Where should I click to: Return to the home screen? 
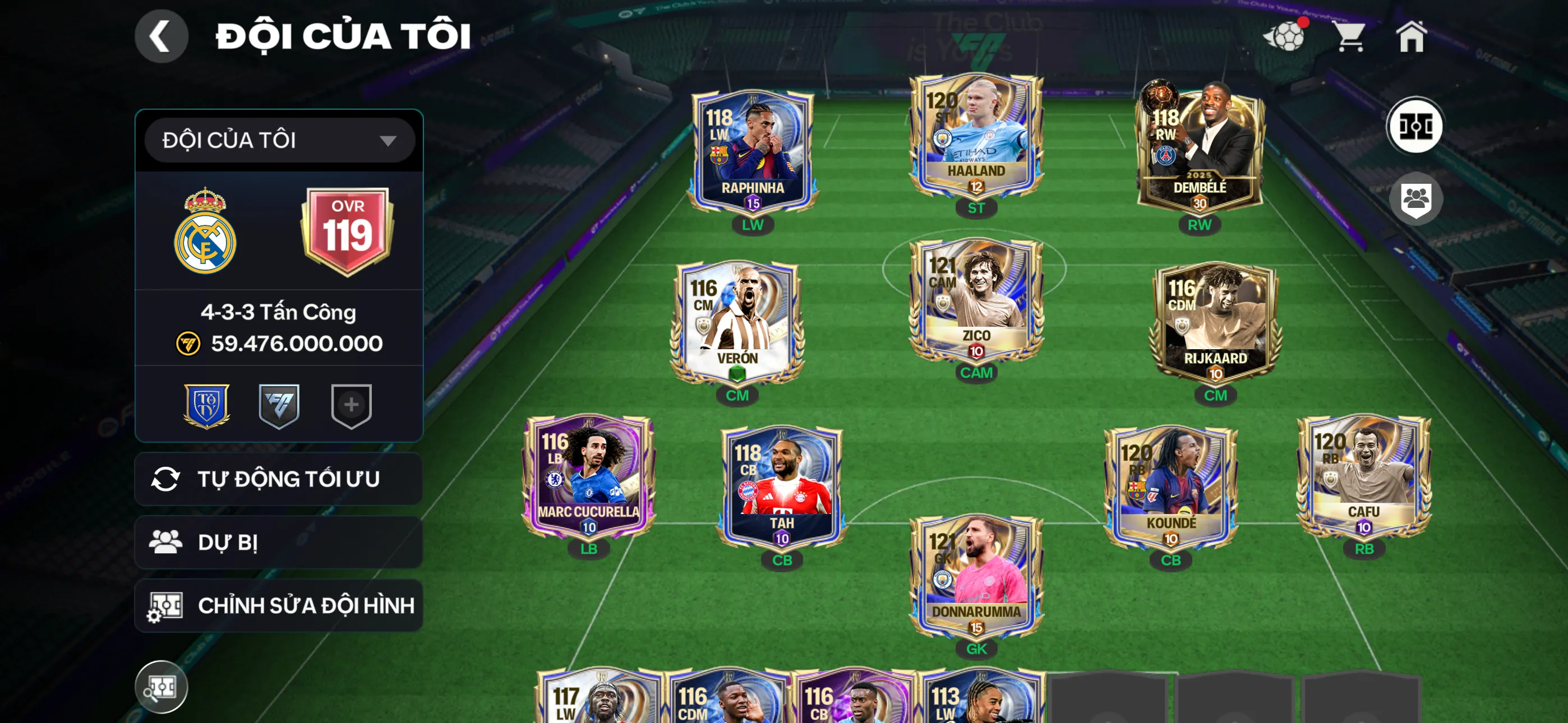[x=1411, y=36]
